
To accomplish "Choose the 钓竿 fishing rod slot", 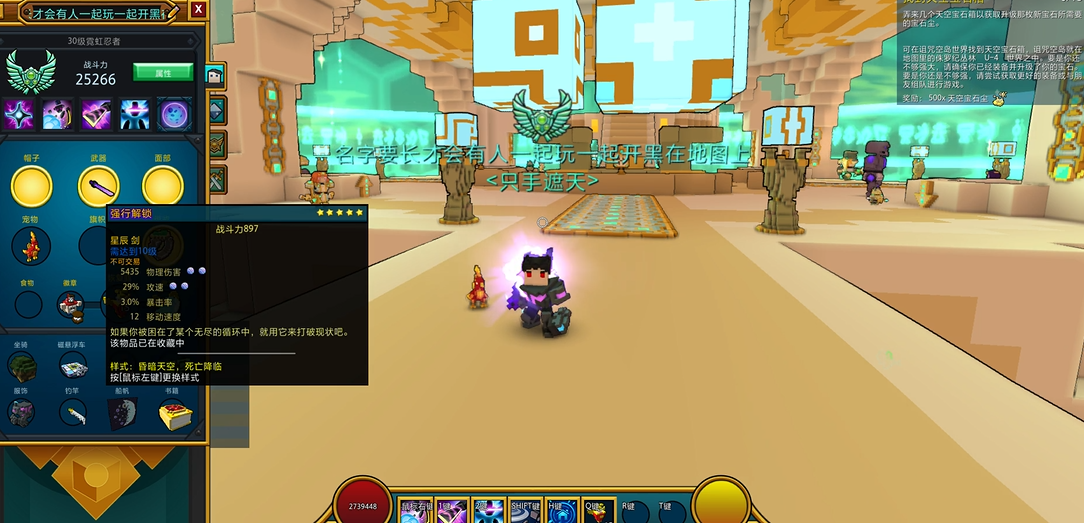I will coord(72,413).
